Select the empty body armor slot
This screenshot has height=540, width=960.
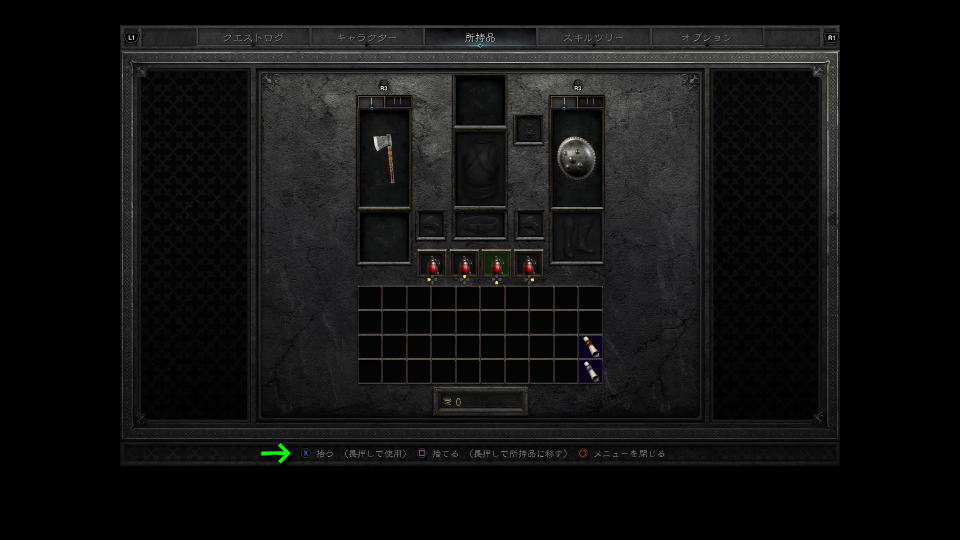[480, 168]
